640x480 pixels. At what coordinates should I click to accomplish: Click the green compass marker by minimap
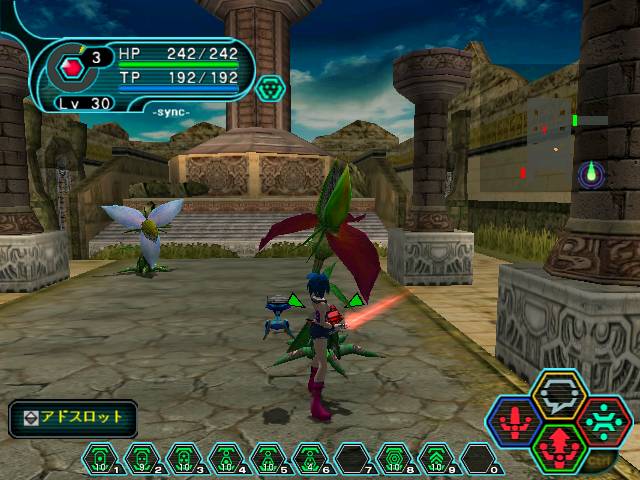pyautogui.click(x=592, y=175)
